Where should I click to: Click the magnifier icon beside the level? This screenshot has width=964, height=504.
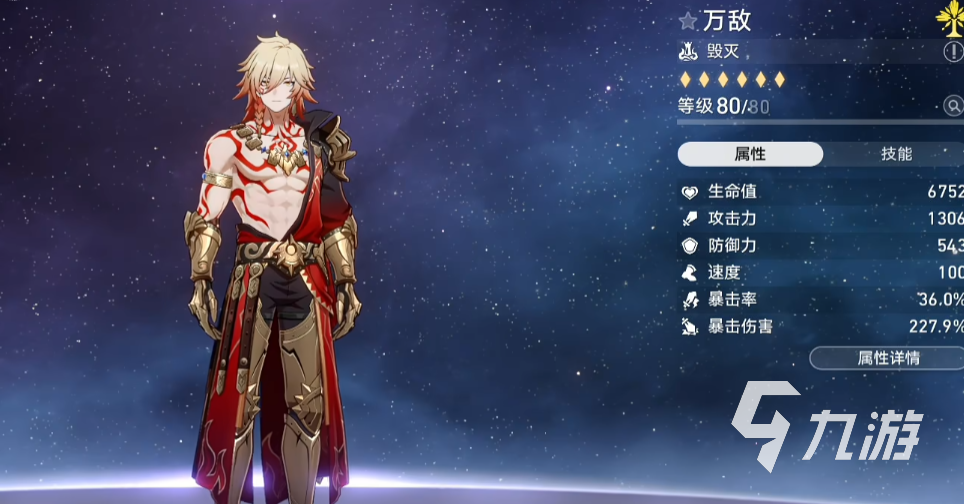point(952,106)
